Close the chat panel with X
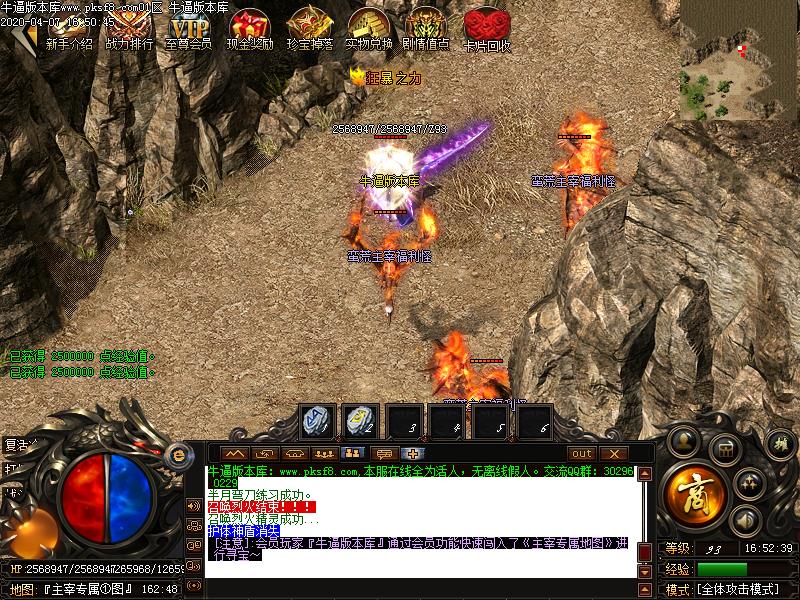This screenshot has width=800, height=600. point(613,453)
